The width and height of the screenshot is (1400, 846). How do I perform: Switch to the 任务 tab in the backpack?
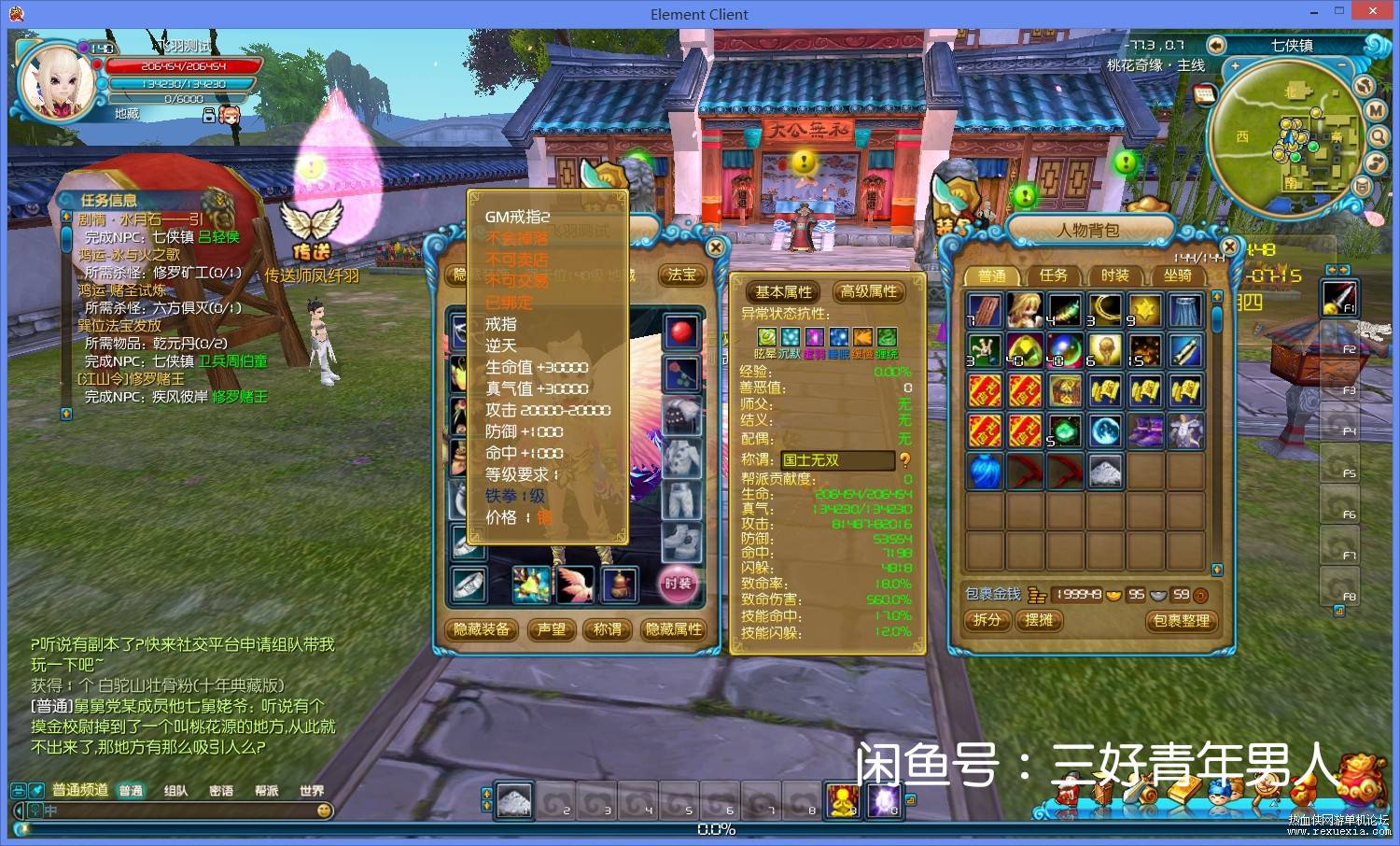tap(1053, 275)
